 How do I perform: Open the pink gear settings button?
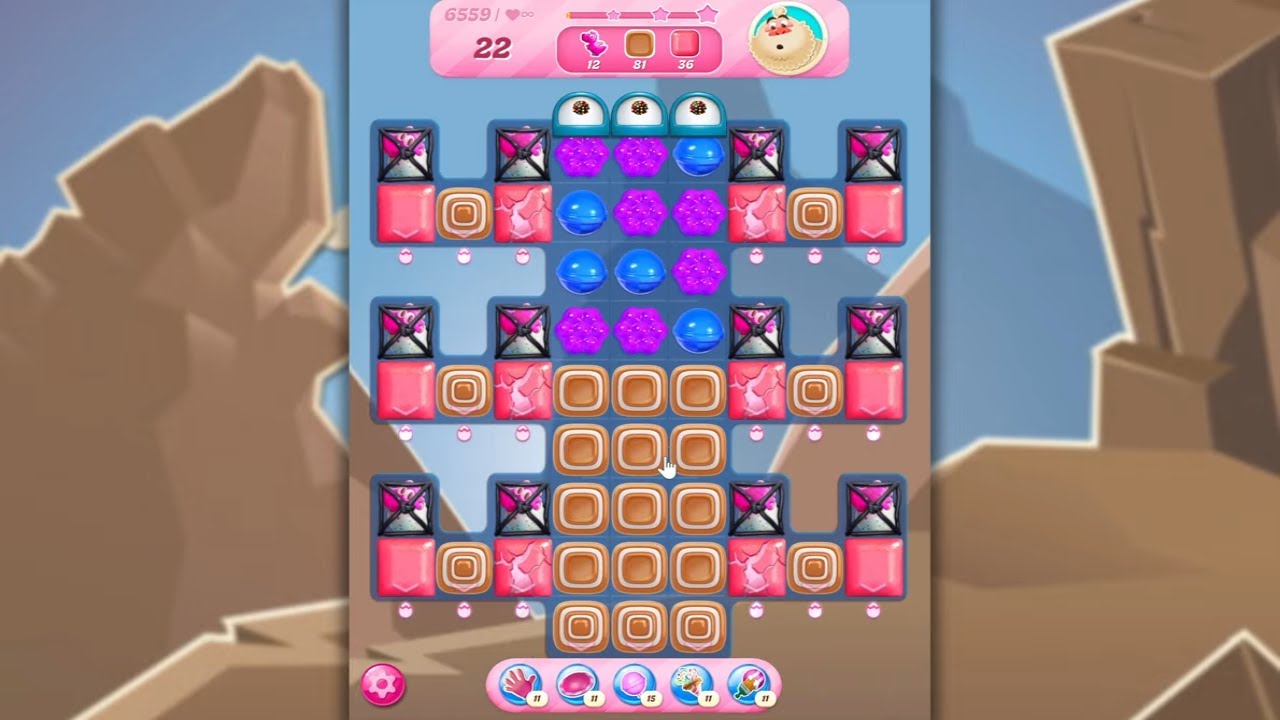pyautogui.click(x=383, y=685)
